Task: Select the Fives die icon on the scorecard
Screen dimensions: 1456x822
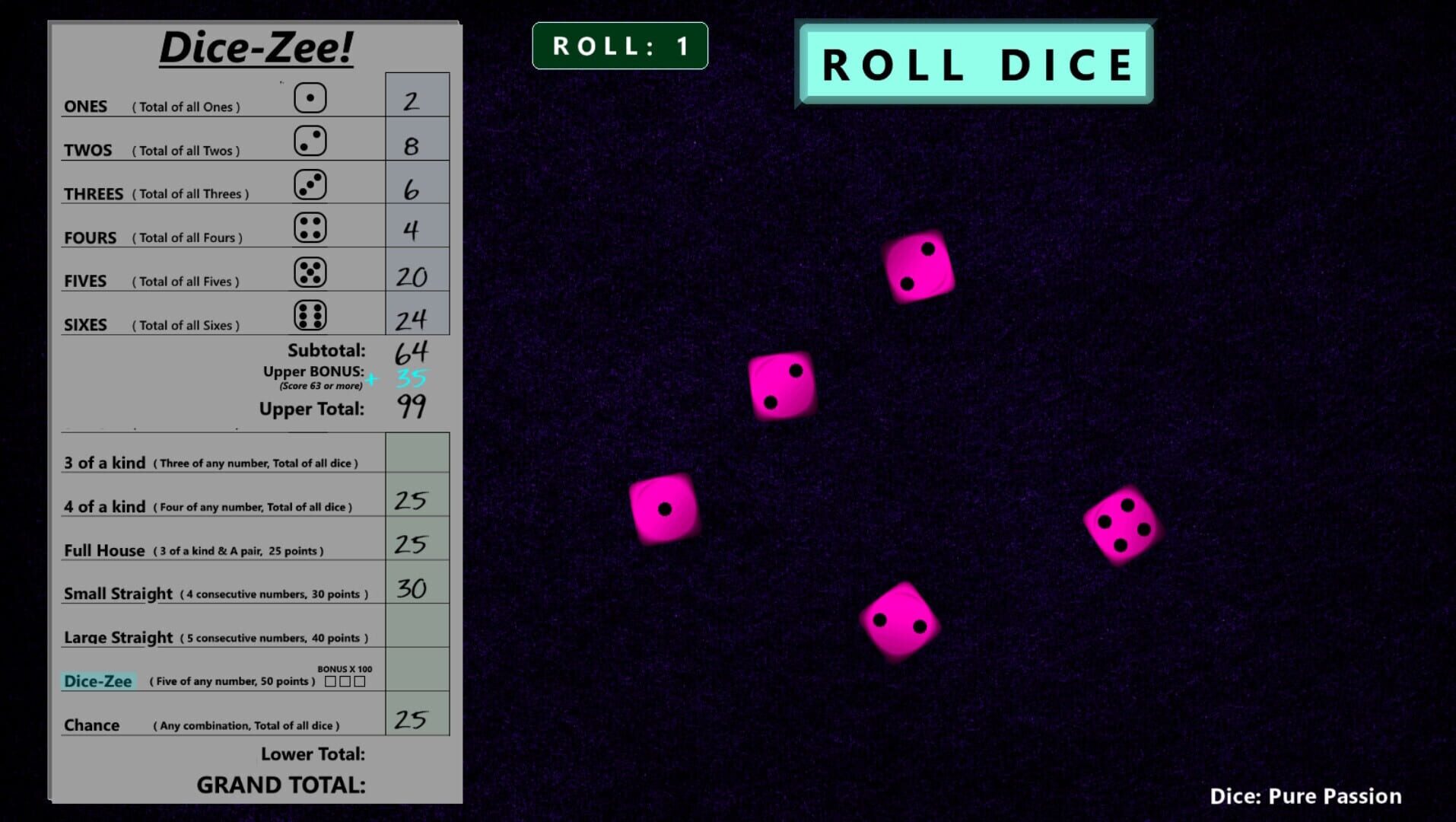Action: click(308, 270)
